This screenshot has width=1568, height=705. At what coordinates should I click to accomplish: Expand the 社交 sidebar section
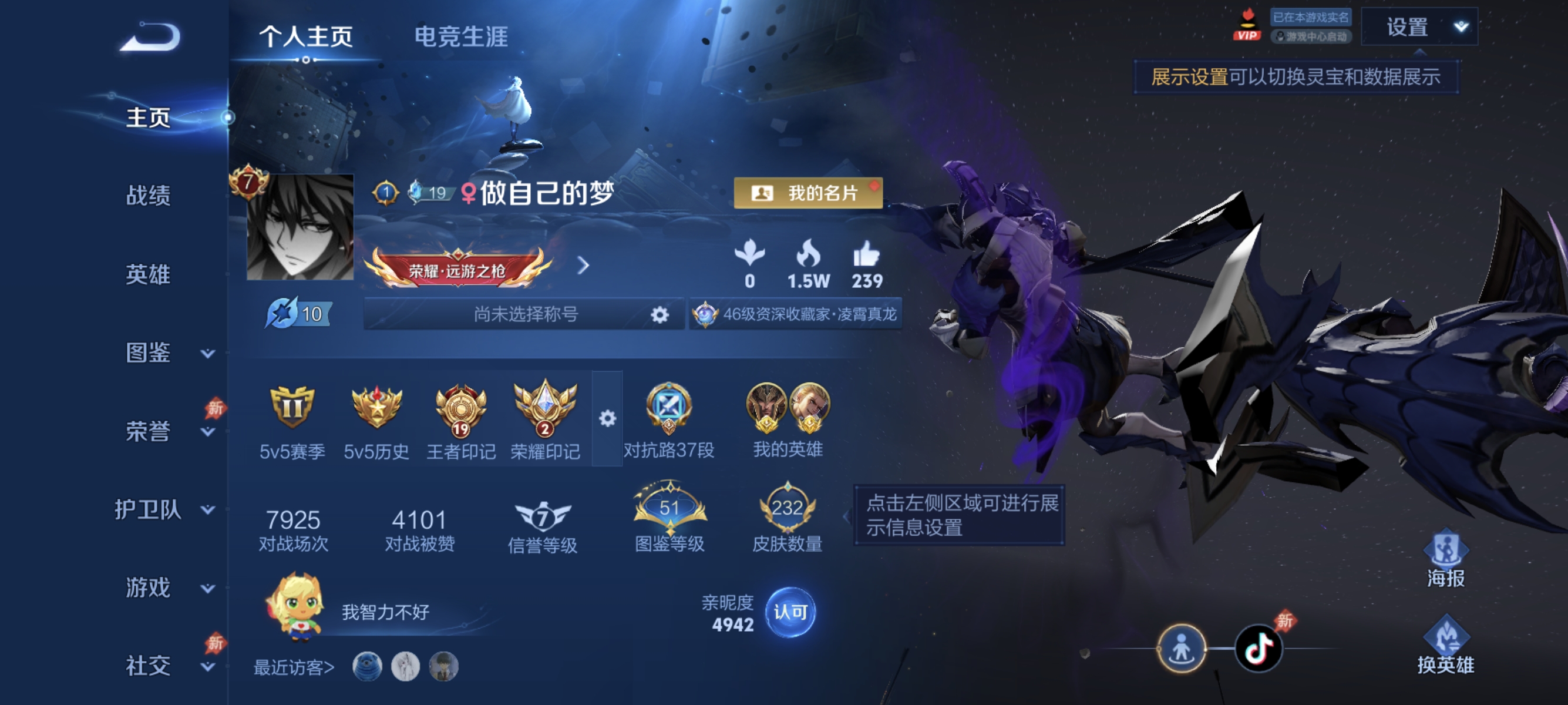[207, 668]
